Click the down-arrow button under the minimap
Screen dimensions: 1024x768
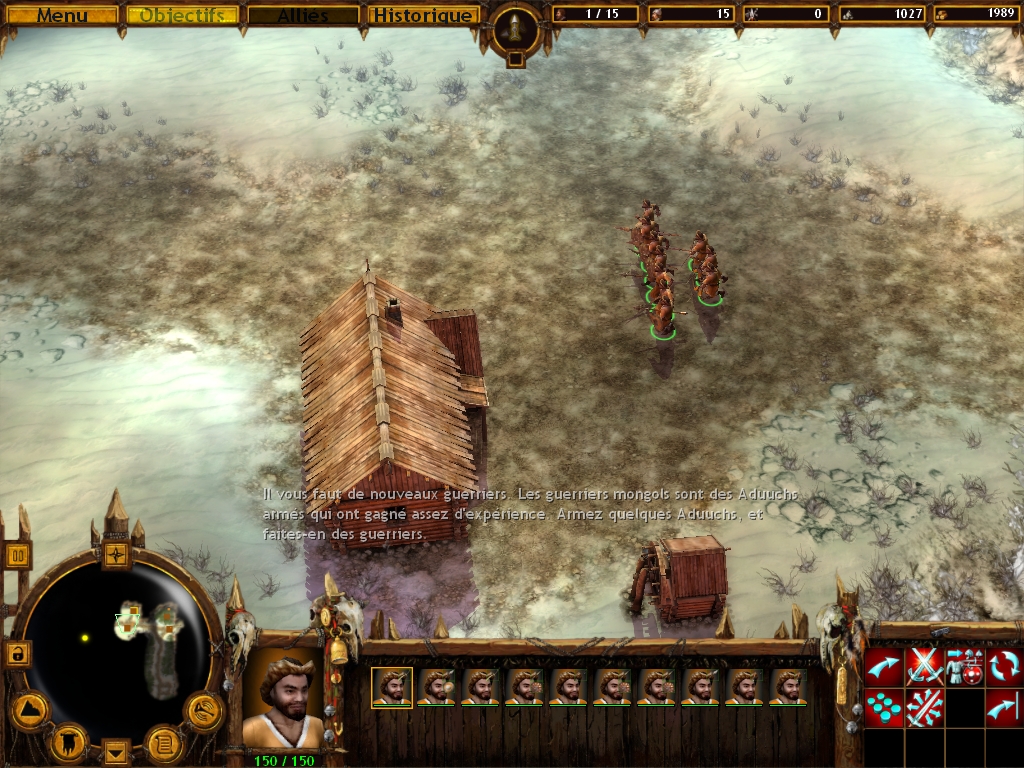coord(117,751)
